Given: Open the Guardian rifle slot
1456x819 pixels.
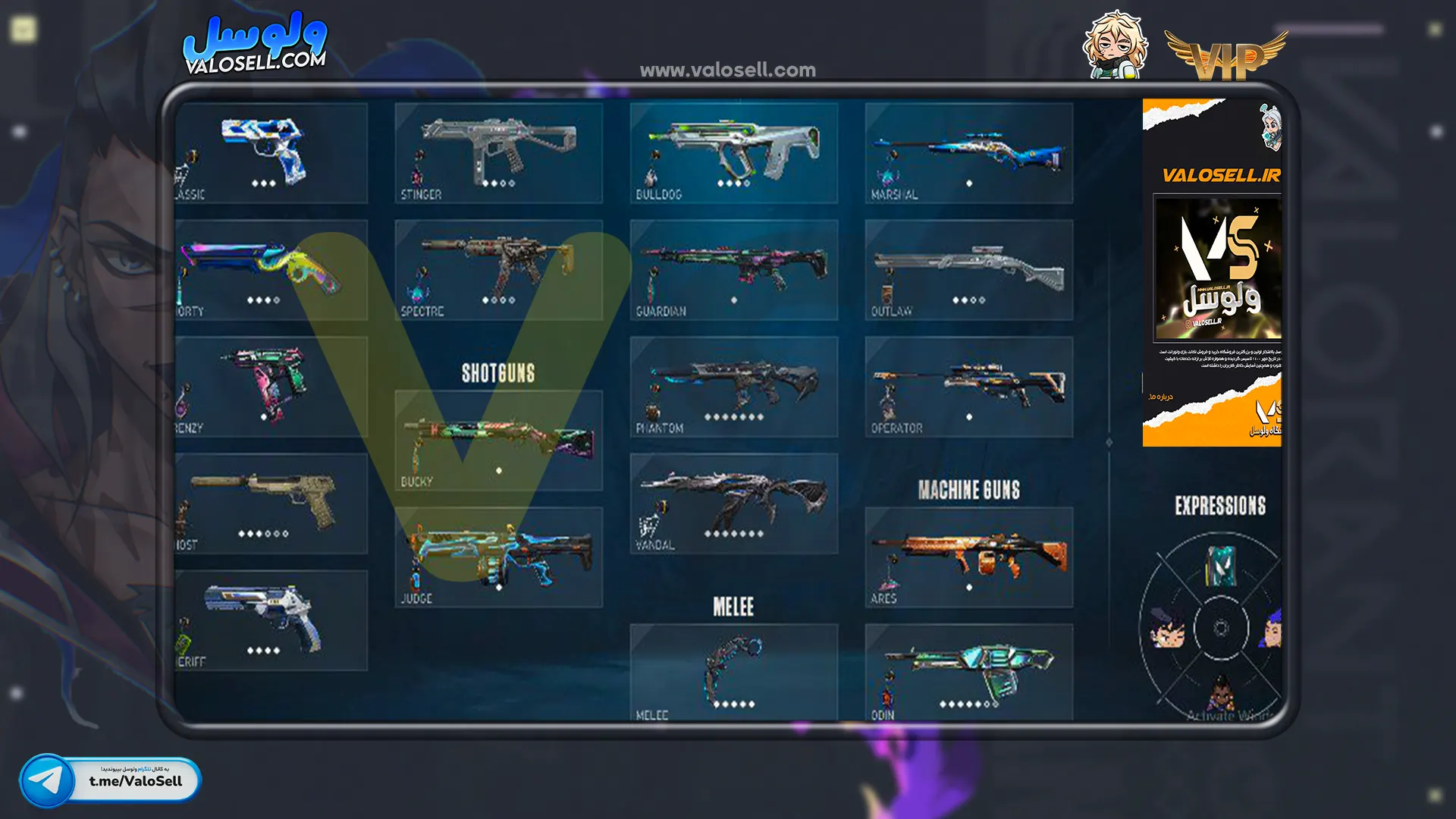Looking at the screenshot, I should point(733,270).
